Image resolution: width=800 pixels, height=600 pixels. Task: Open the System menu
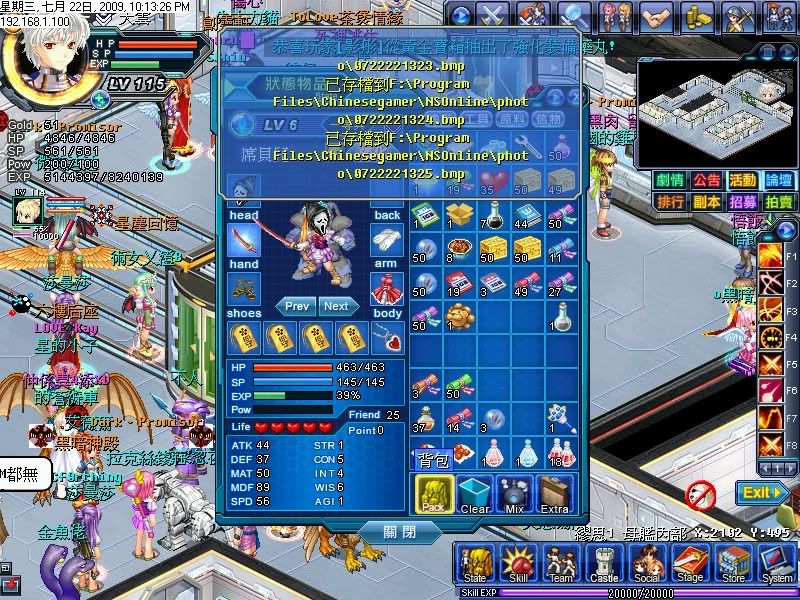click(777, 565)
